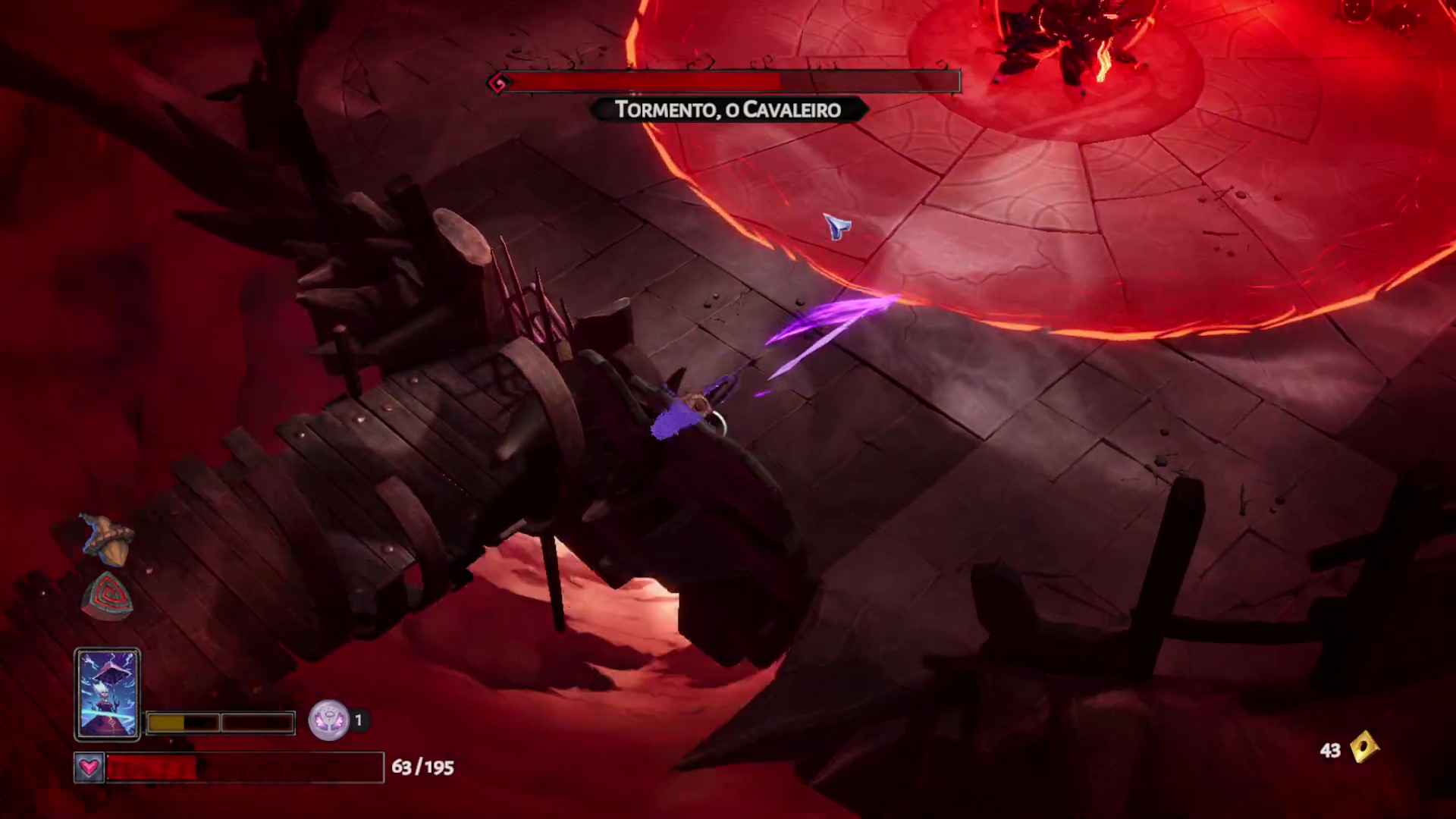Click the boss emblem beside Tormento's bar
1456x819 pixels.
coord(498,83)
